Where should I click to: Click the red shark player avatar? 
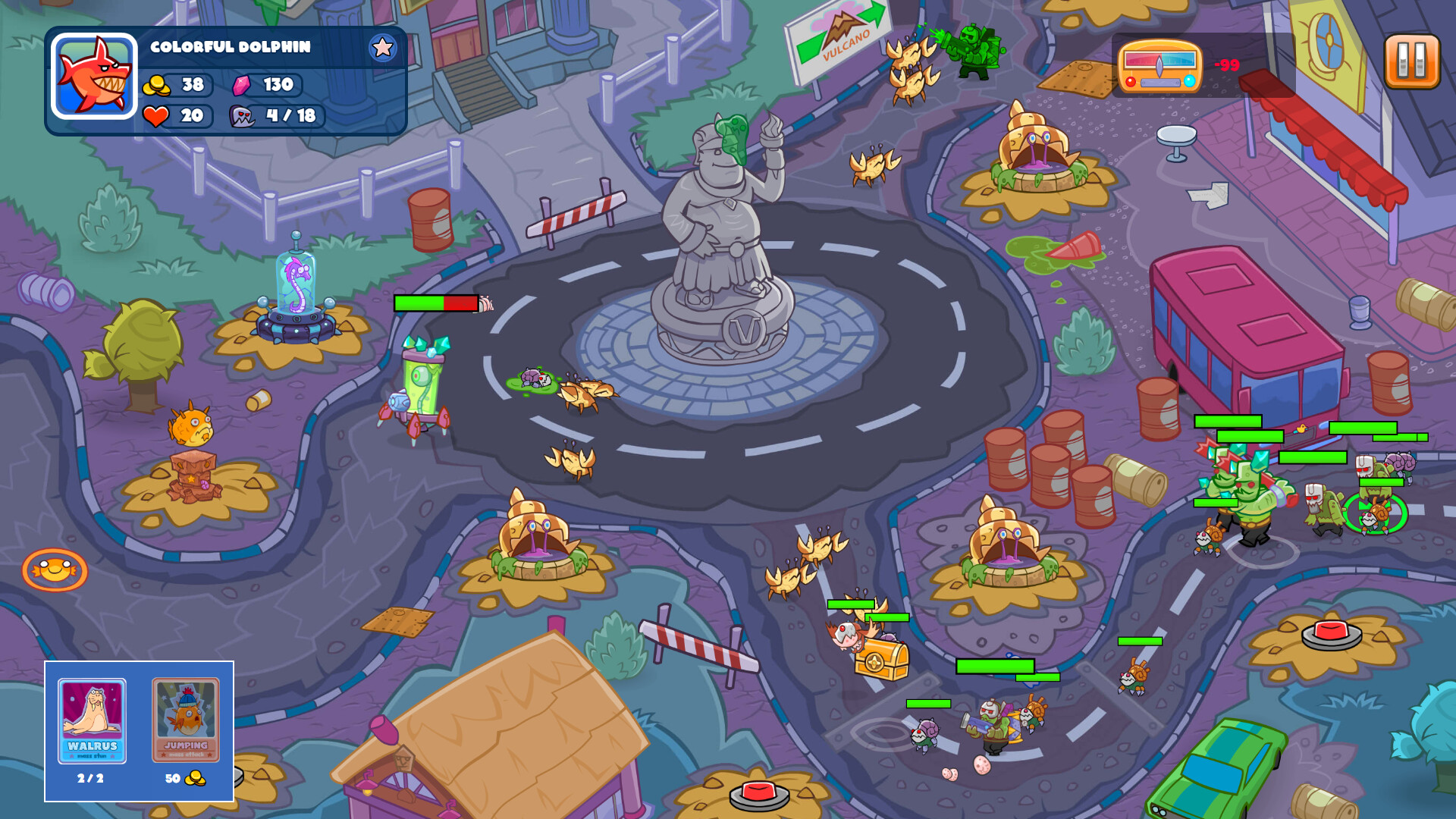coord(94,77)
